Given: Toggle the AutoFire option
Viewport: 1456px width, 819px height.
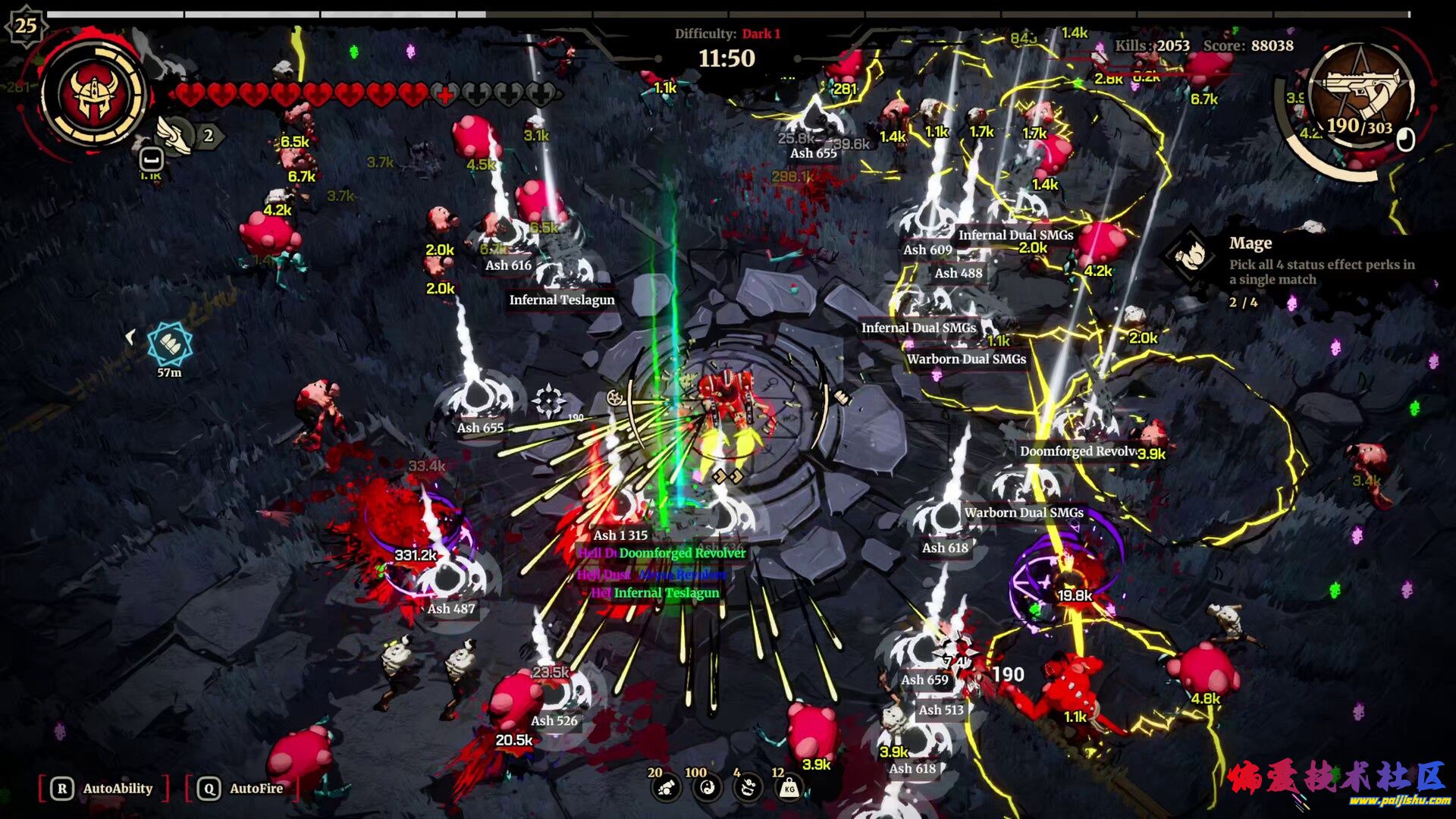Looking at the screenshot, I should click(x=243, y=789).
